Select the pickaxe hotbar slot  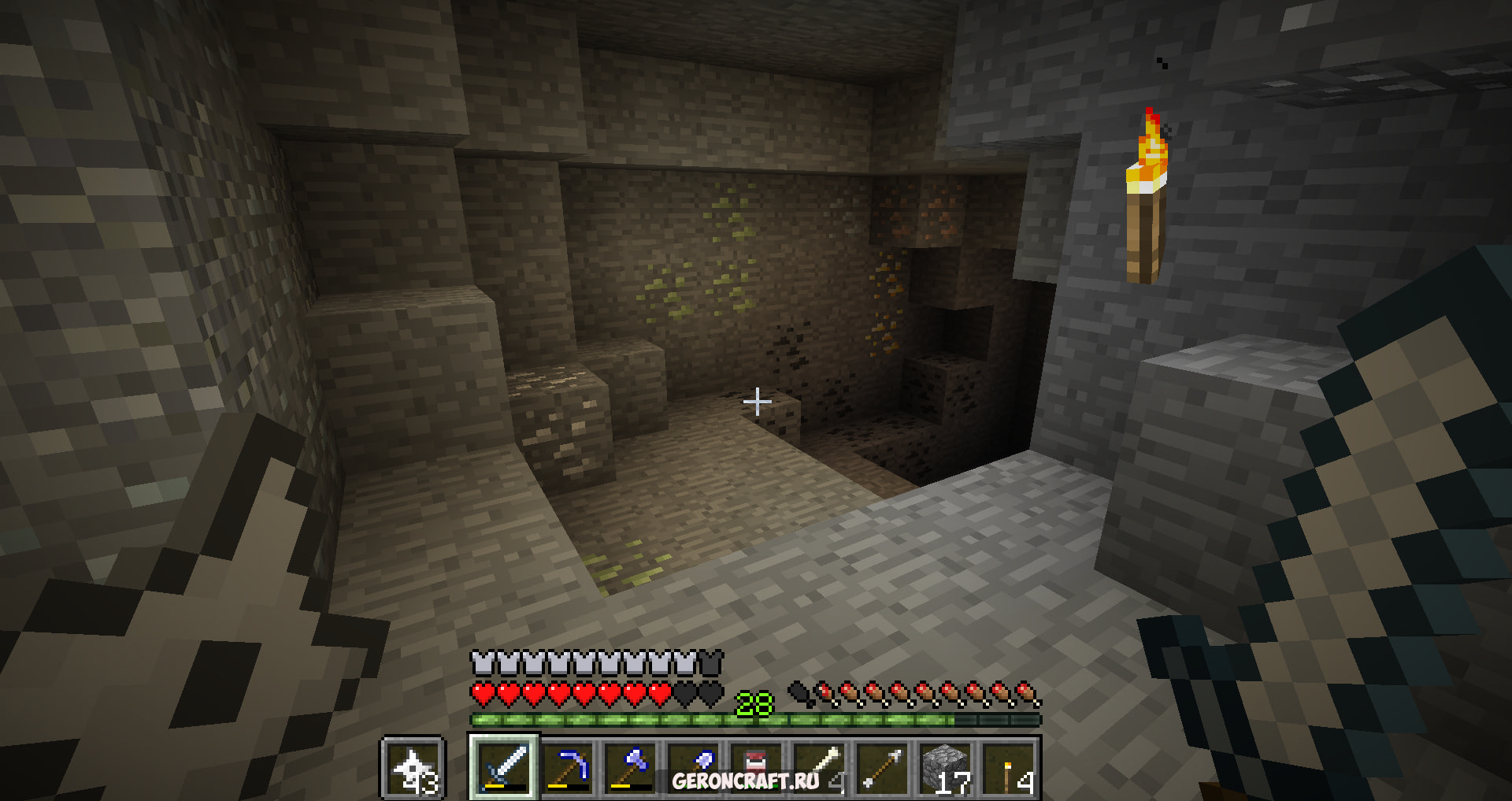tap(567, 767)
